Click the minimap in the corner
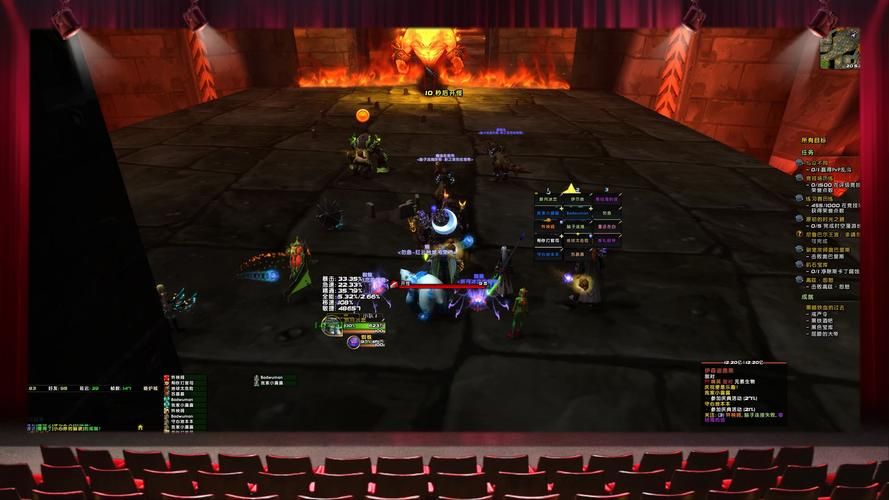 839,48
